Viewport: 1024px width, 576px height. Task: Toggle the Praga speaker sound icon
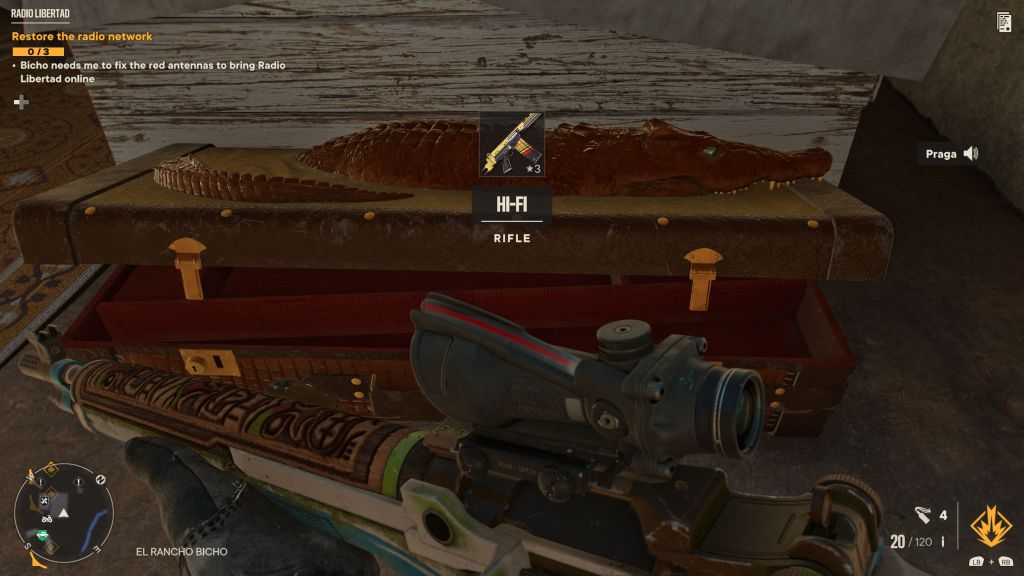pyautogui.click(x=969, y=154)
